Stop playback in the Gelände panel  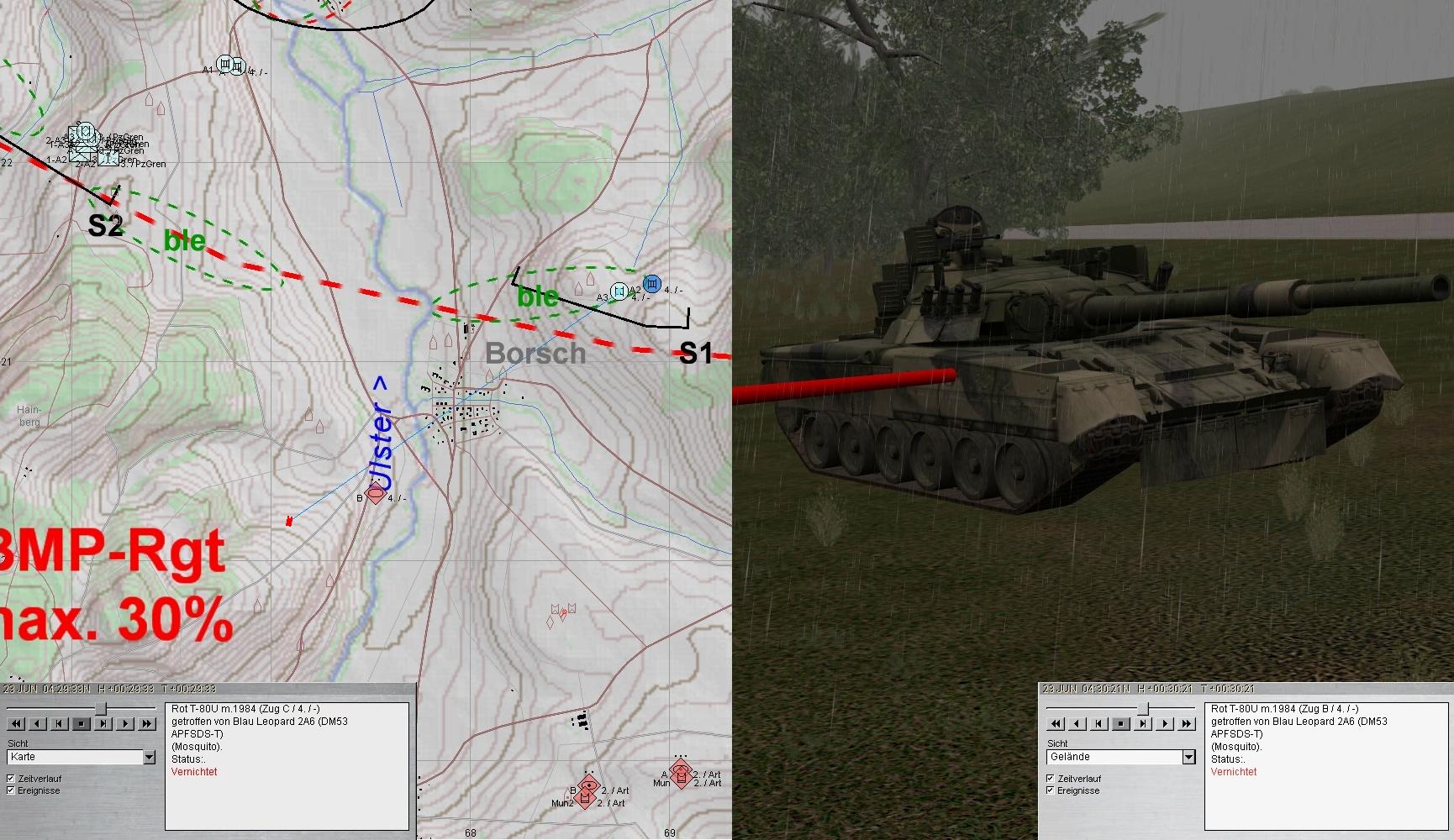pos(1121,723)
